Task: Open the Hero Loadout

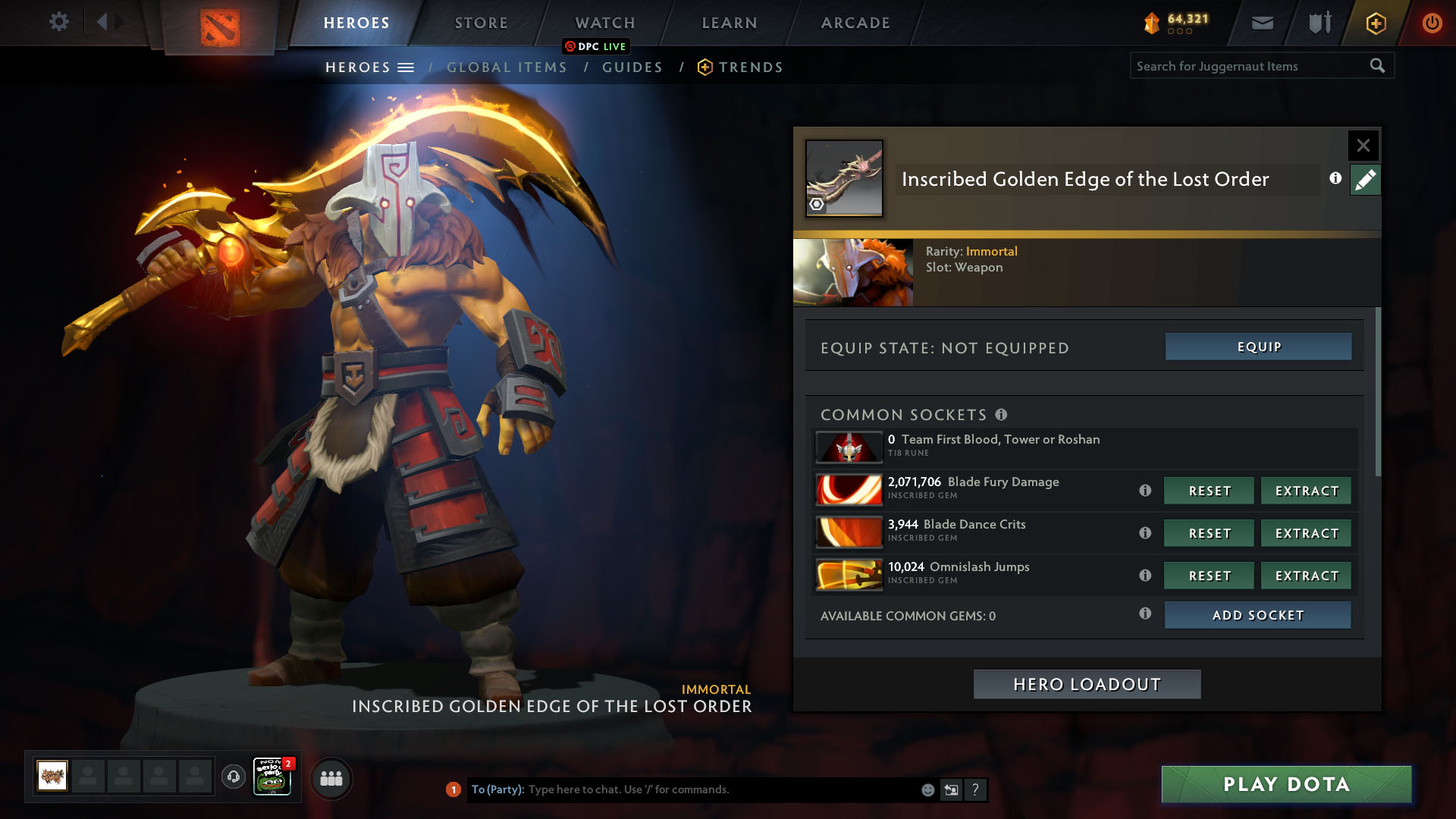Action: [1087, 684]
